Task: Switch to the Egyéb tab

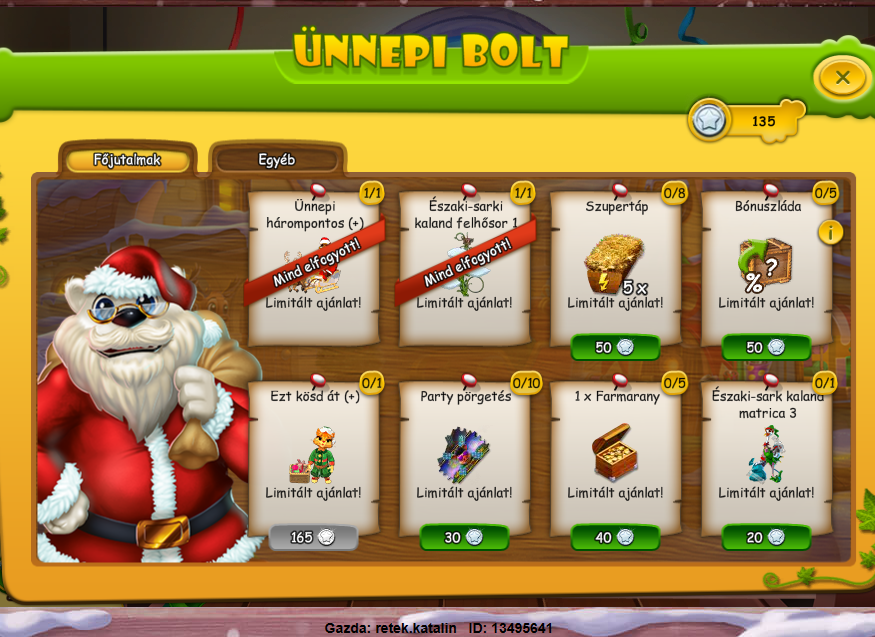Action: coord(277,160)
